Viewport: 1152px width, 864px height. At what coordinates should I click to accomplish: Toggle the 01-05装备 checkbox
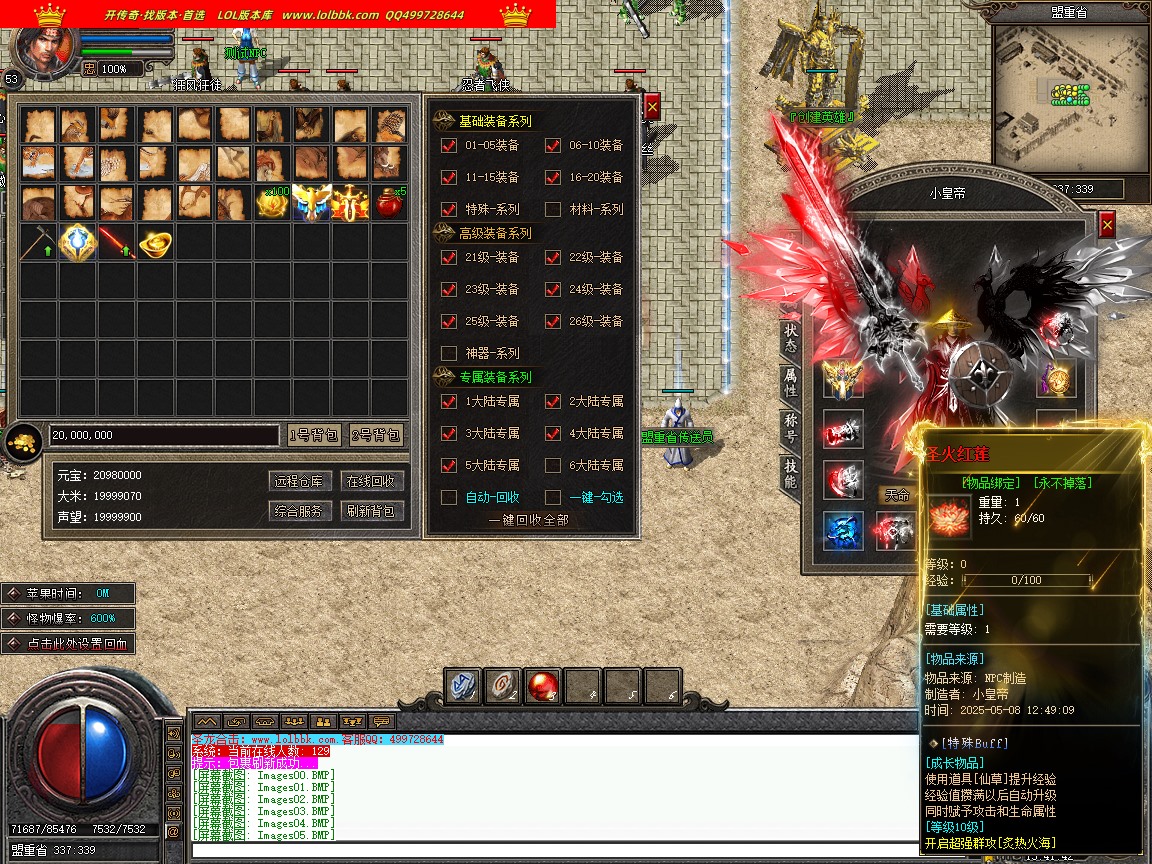[449, 145]
